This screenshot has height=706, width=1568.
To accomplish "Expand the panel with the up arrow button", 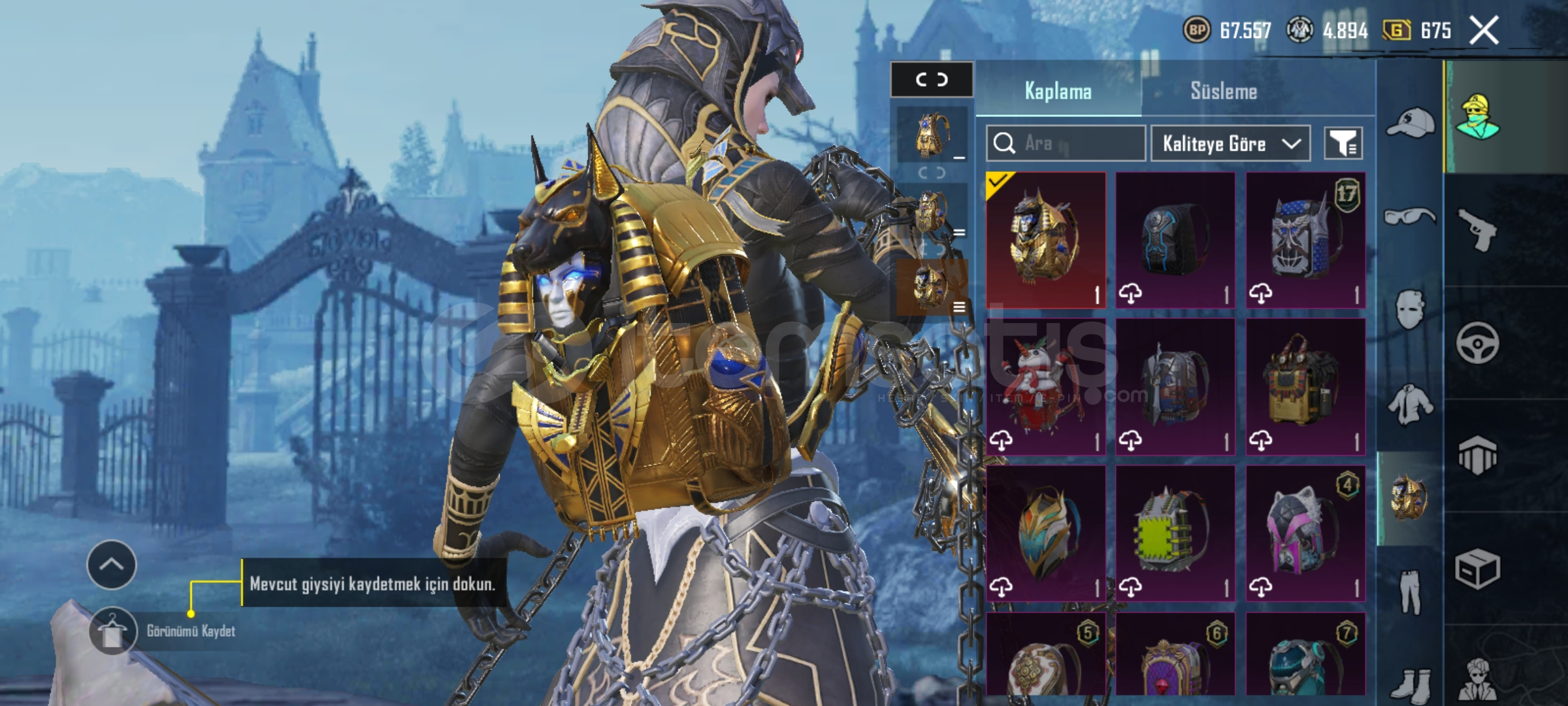I will click(111, 565).
